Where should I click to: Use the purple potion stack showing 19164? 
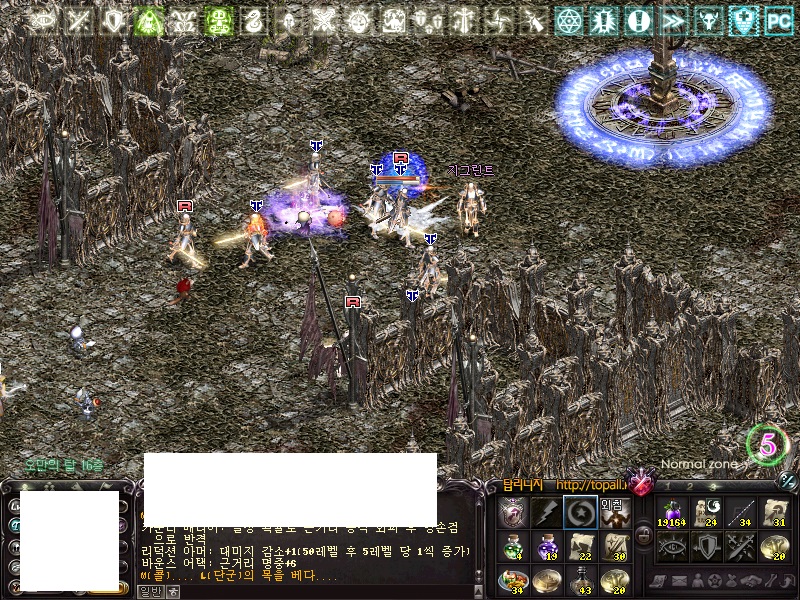click(x=672, y=512)
